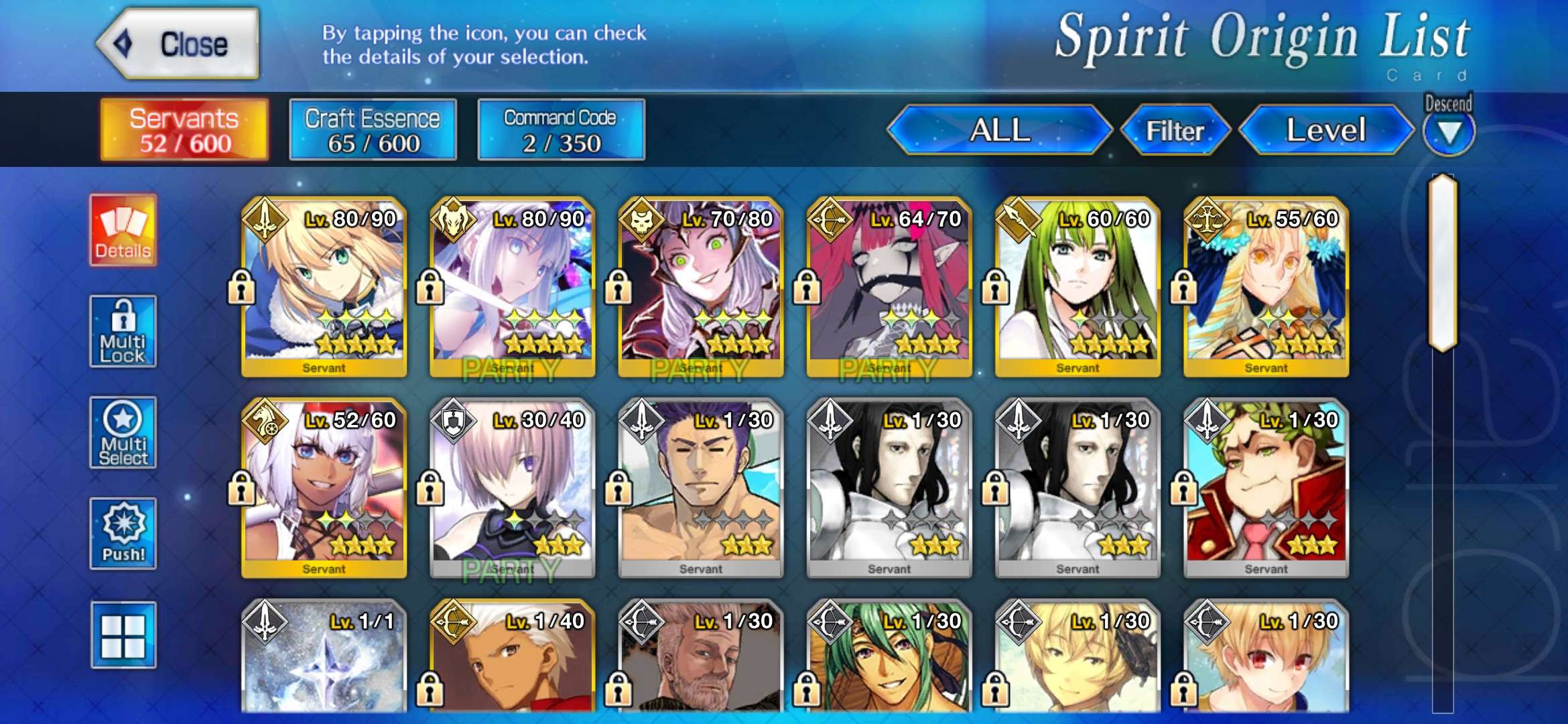Click the servant list scrollbar handle
Viewport: 1568px width, 724px height.
coord(1443,263)
